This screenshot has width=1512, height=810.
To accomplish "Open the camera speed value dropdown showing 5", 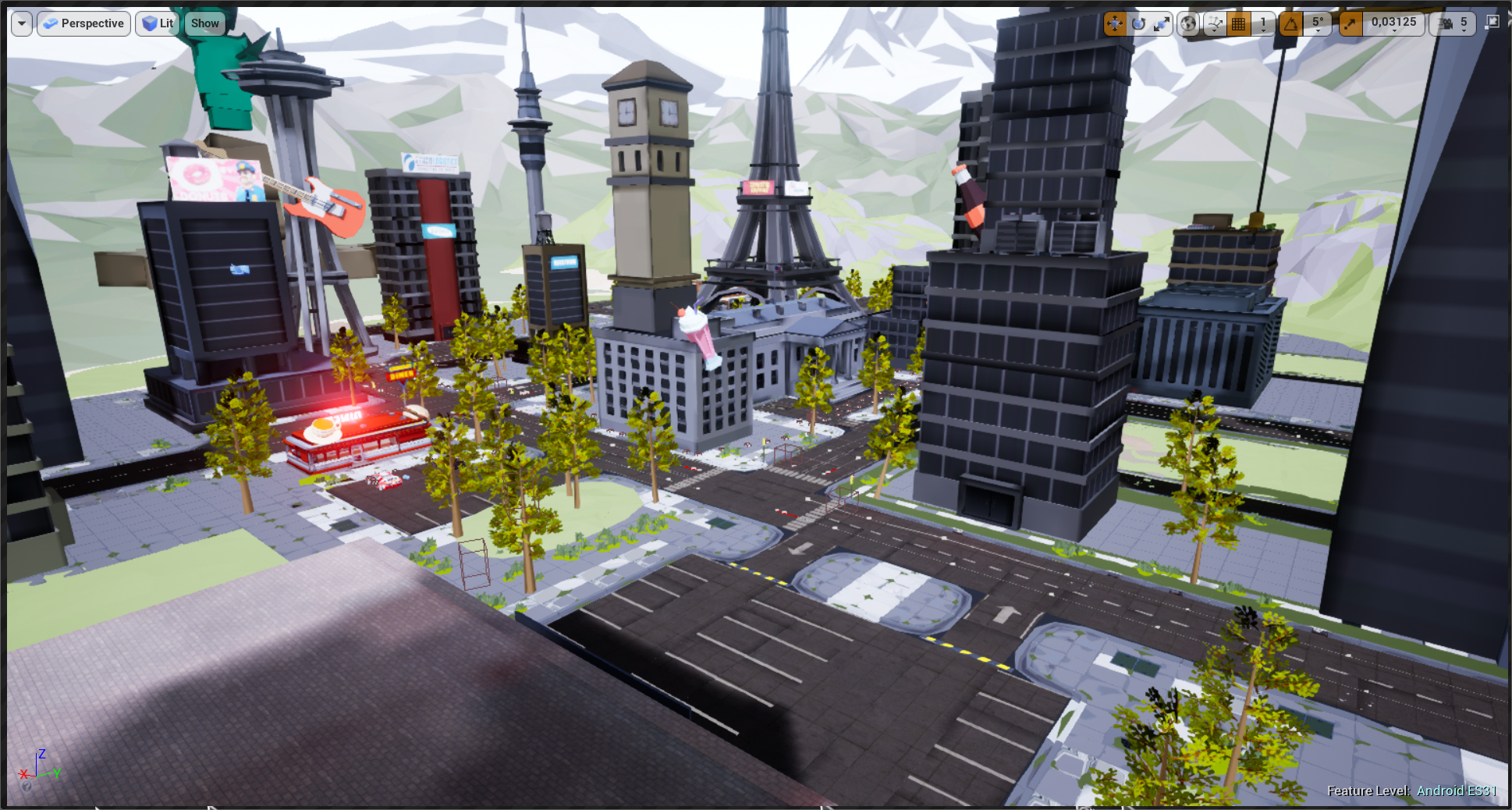I will 1464,22.
